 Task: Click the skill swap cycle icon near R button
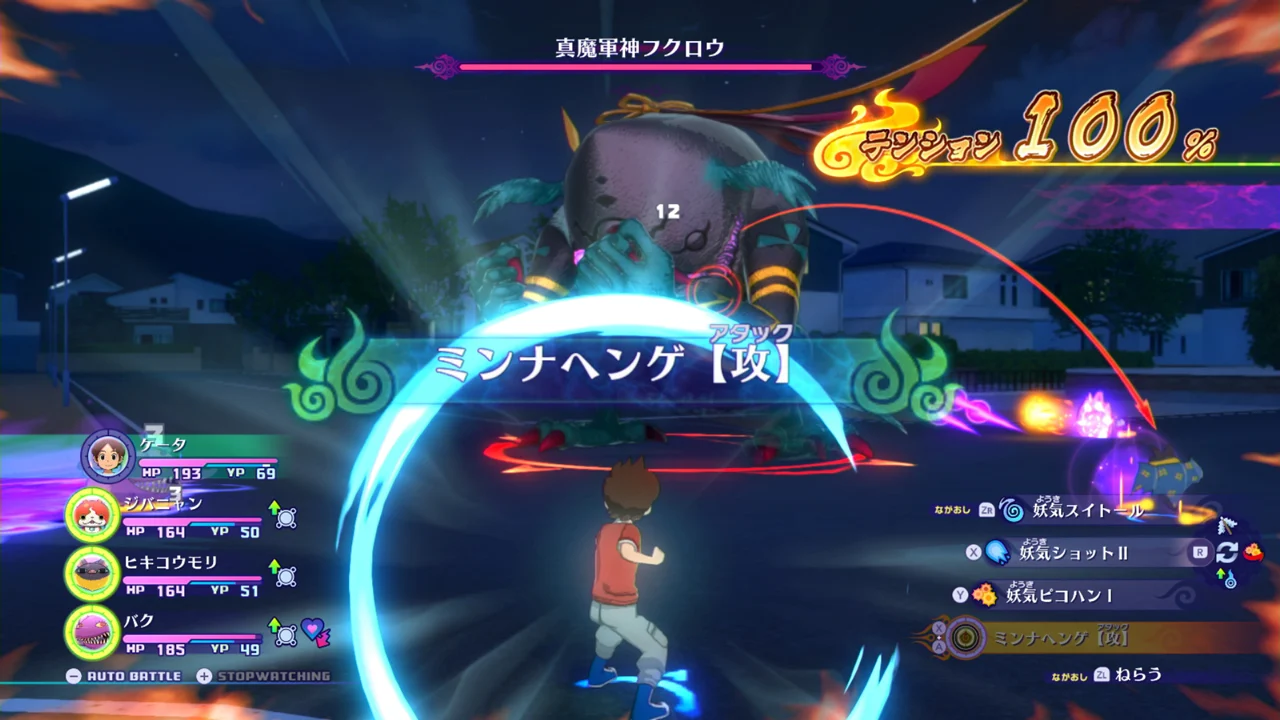point(1228,552)
